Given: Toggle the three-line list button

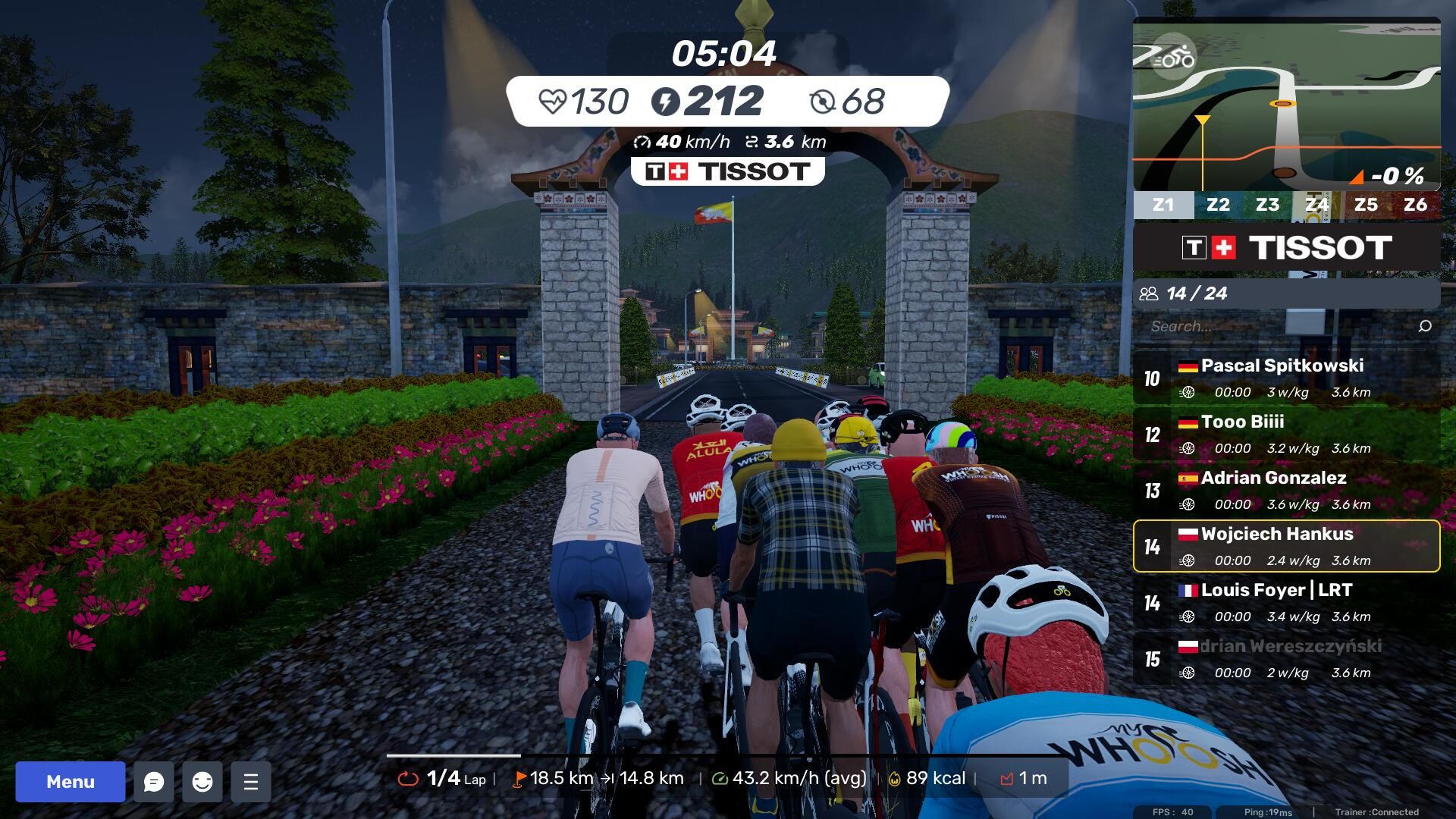Looking at the screenshot, I should (x=251, y=782).
